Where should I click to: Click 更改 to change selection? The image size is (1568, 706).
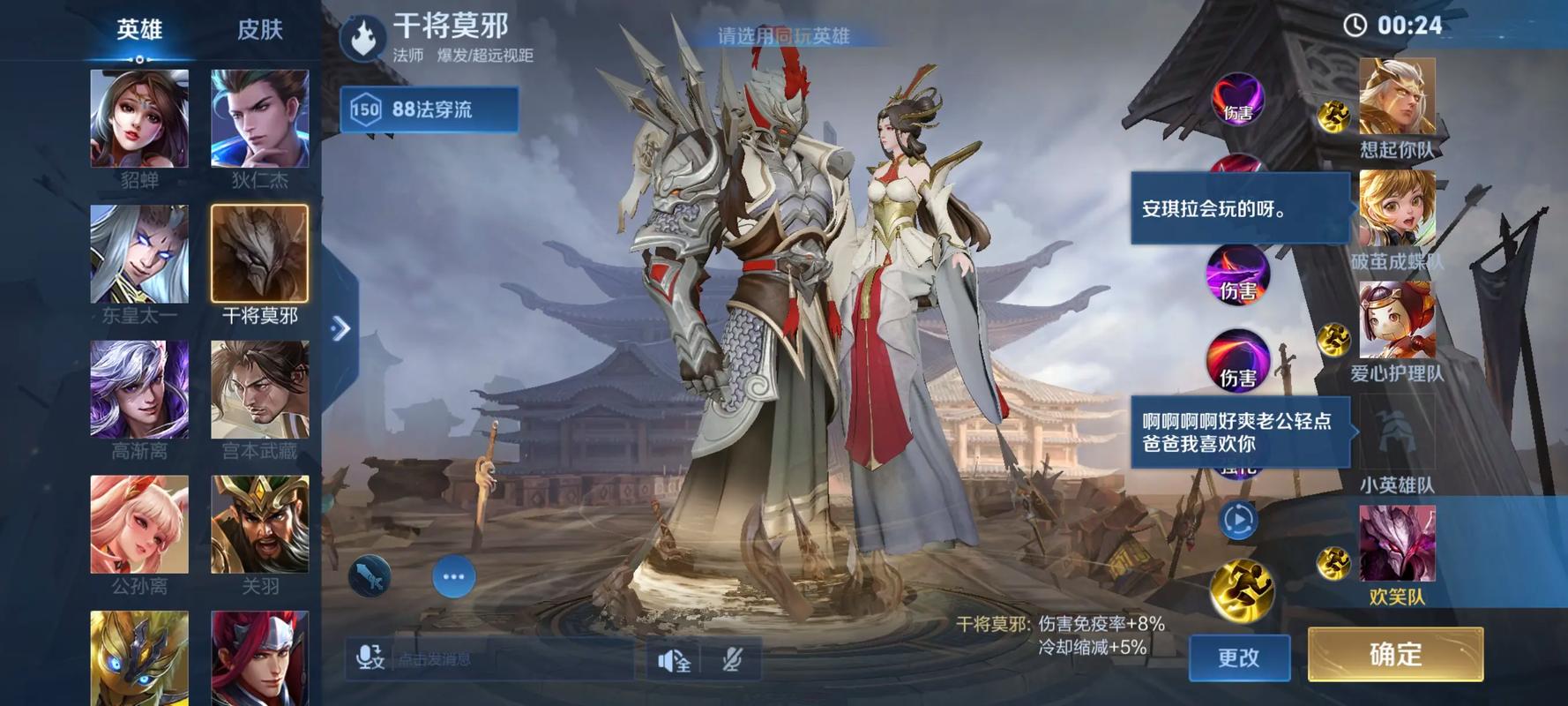pos(1240,656)
